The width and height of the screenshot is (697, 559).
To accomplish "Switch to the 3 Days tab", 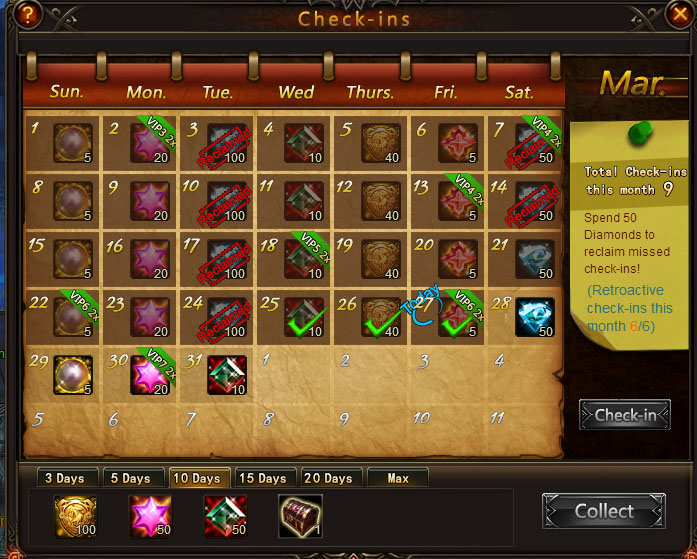I will pos(63,478).
